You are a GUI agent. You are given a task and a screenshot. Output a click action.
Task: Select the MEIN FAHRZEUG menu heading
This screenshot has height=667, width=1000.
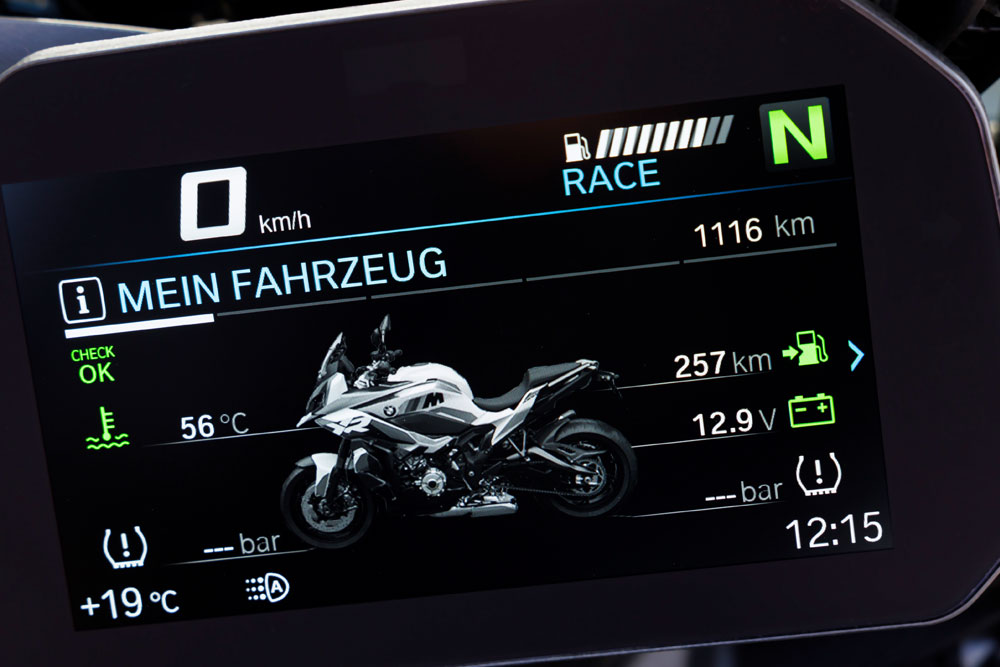click(282, 280)
